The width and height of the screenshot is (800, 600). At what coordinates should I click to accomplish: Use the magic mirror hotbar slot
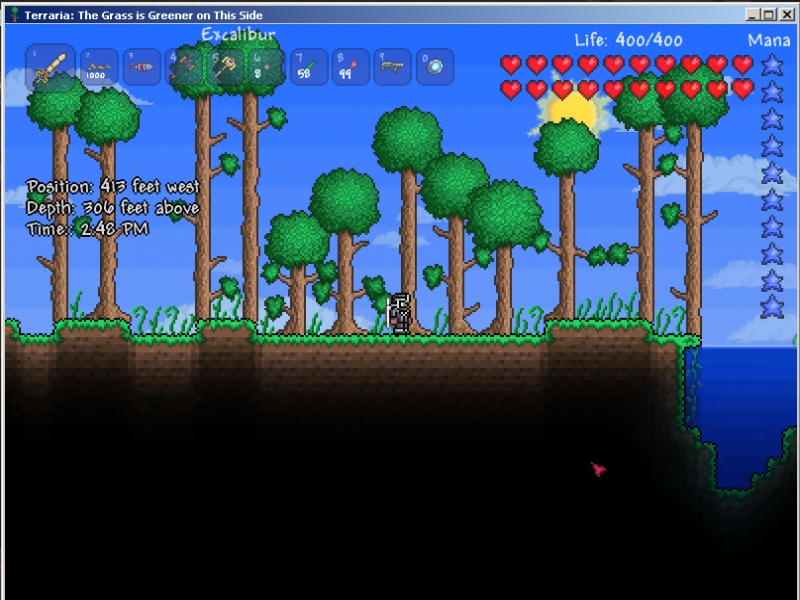[435, 68]
